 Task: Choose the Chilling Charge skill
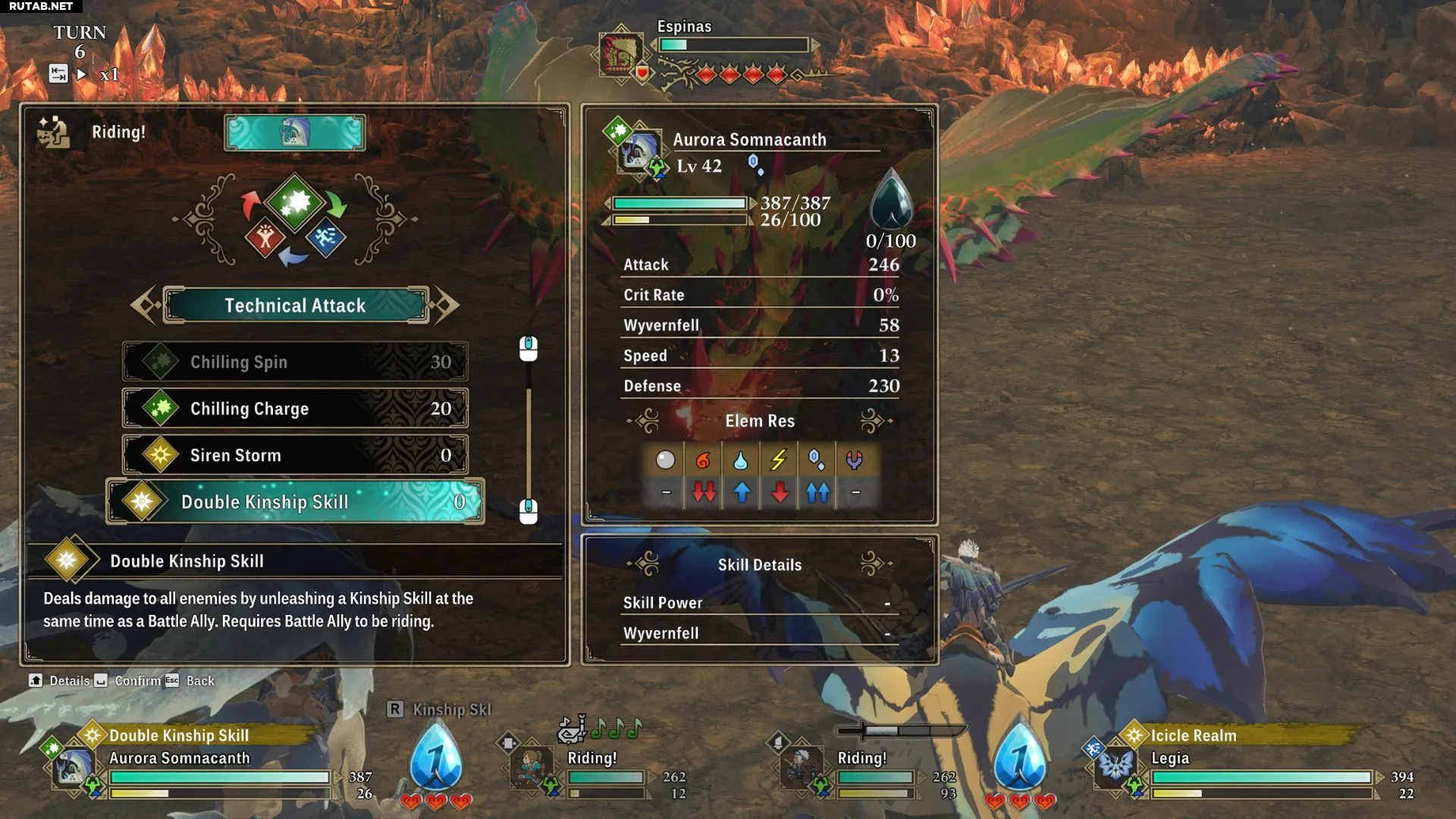coord(294,409)
